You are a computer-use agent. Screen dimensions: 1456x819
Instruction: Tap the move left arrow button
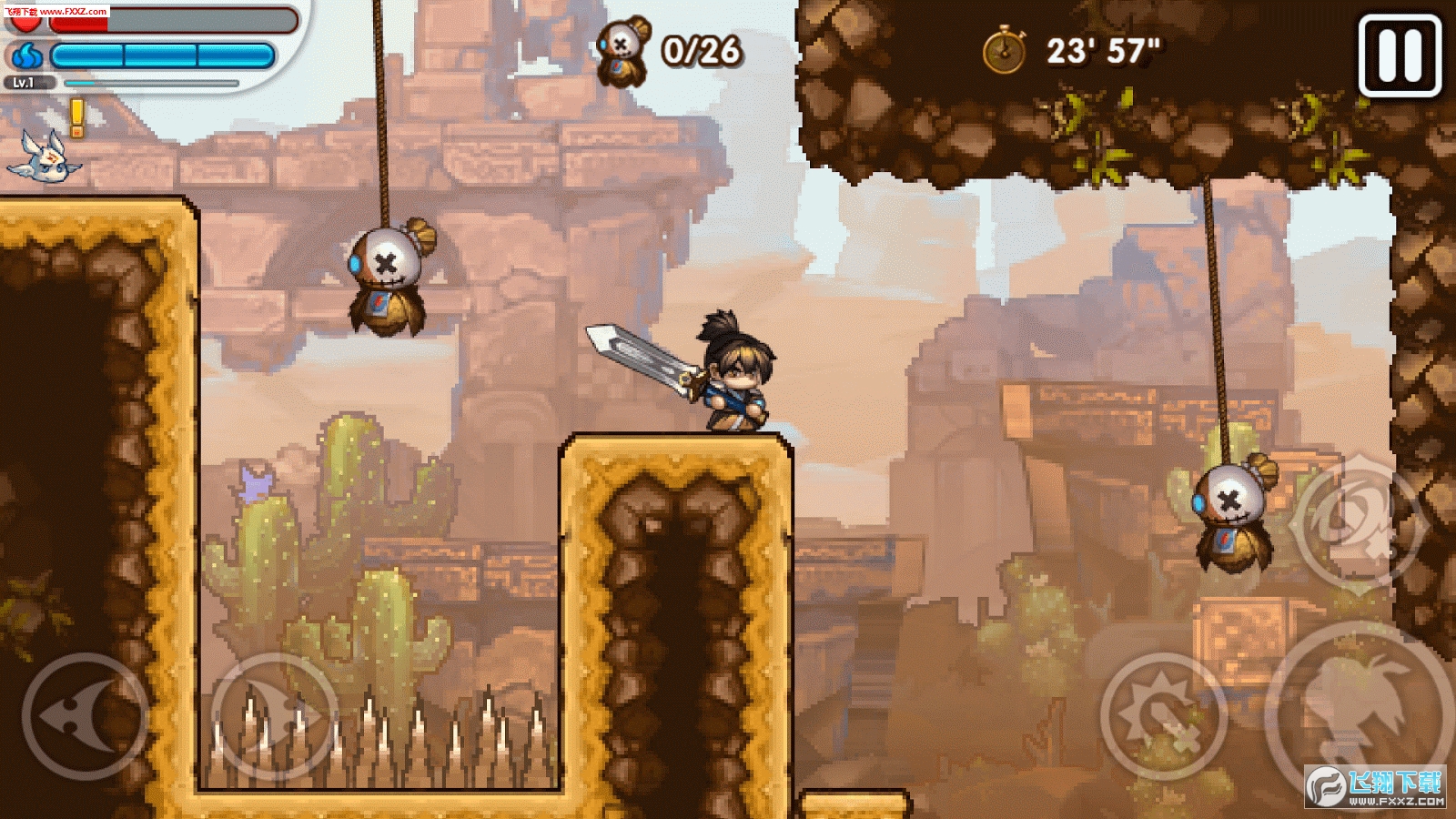(x=86, y=716)
